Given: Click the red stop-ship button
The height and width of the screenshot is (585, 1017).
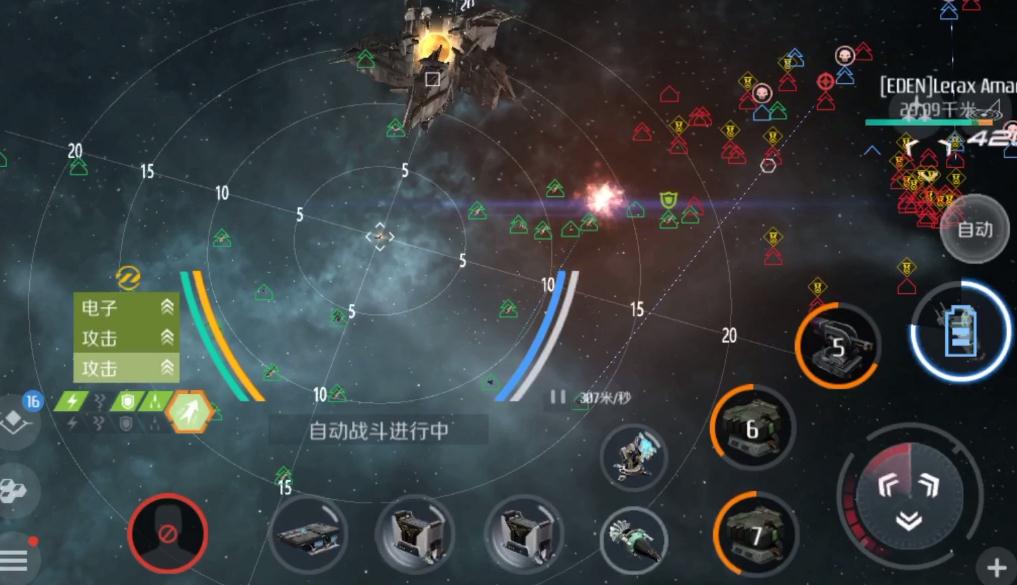Looking at the screenshot, I should click(168, 533).
